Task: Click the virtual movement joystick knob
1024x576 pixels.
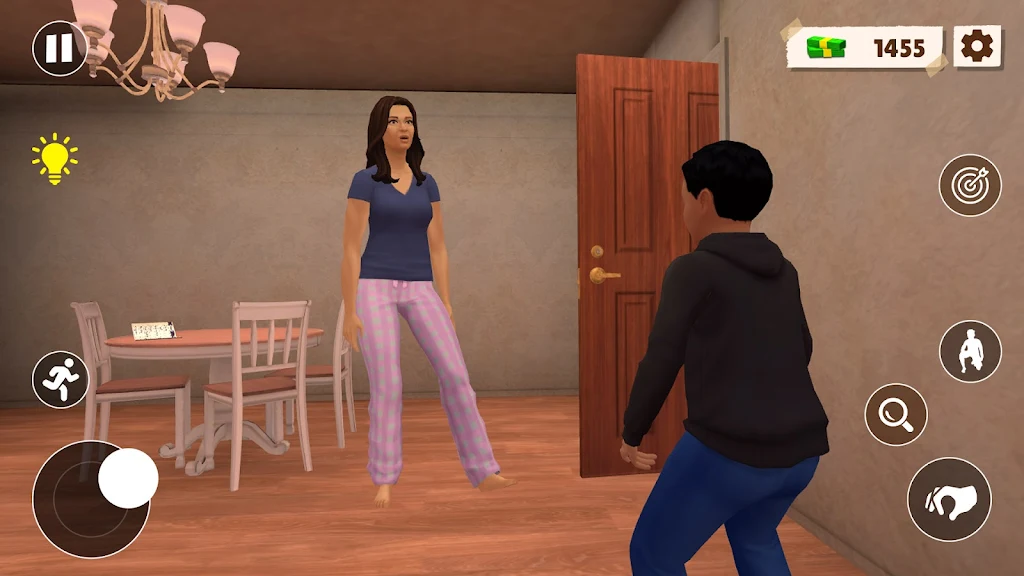Action: pos(128,478)
